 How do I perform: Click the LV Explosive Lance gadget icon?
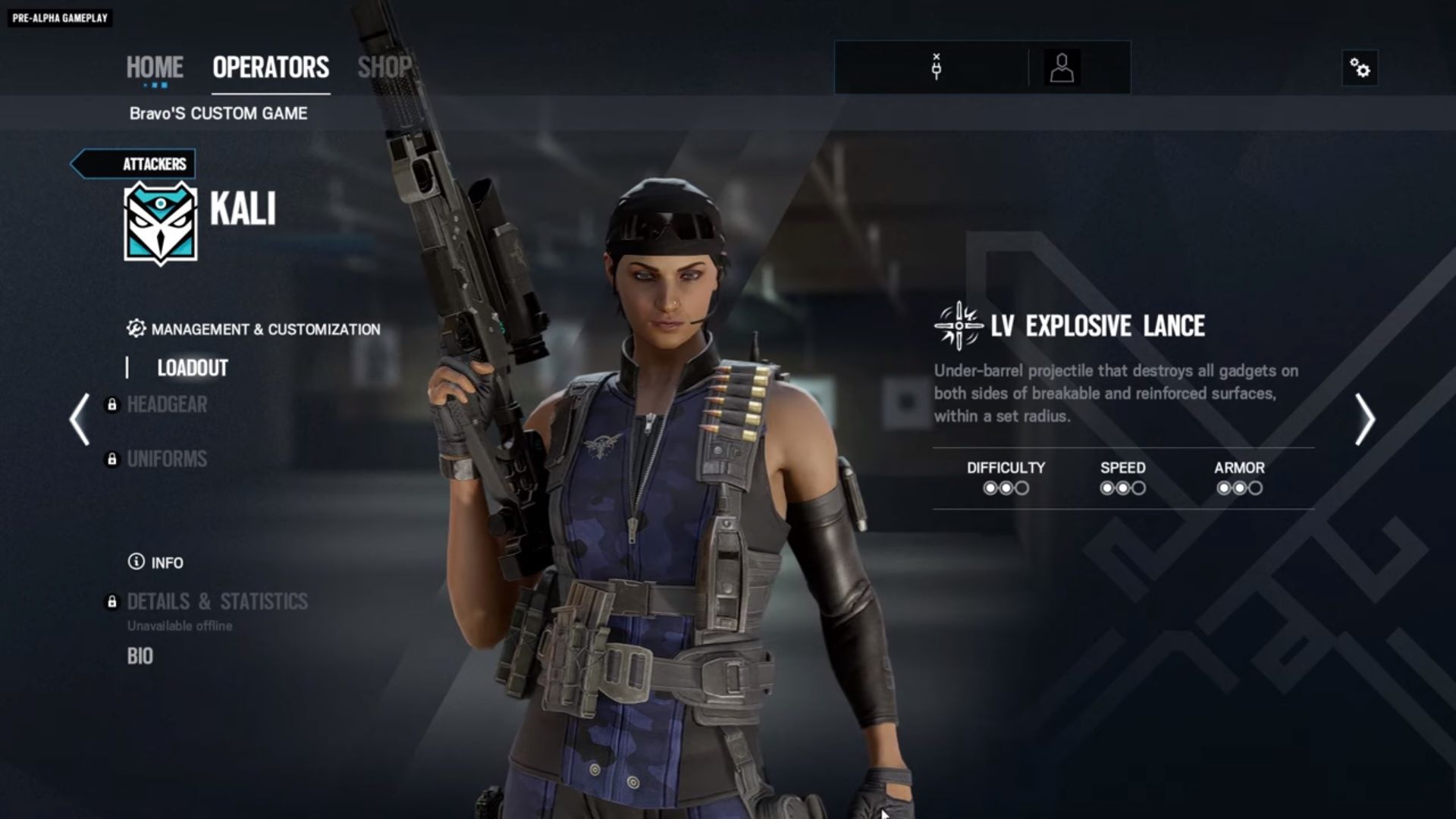pos(959,325)
